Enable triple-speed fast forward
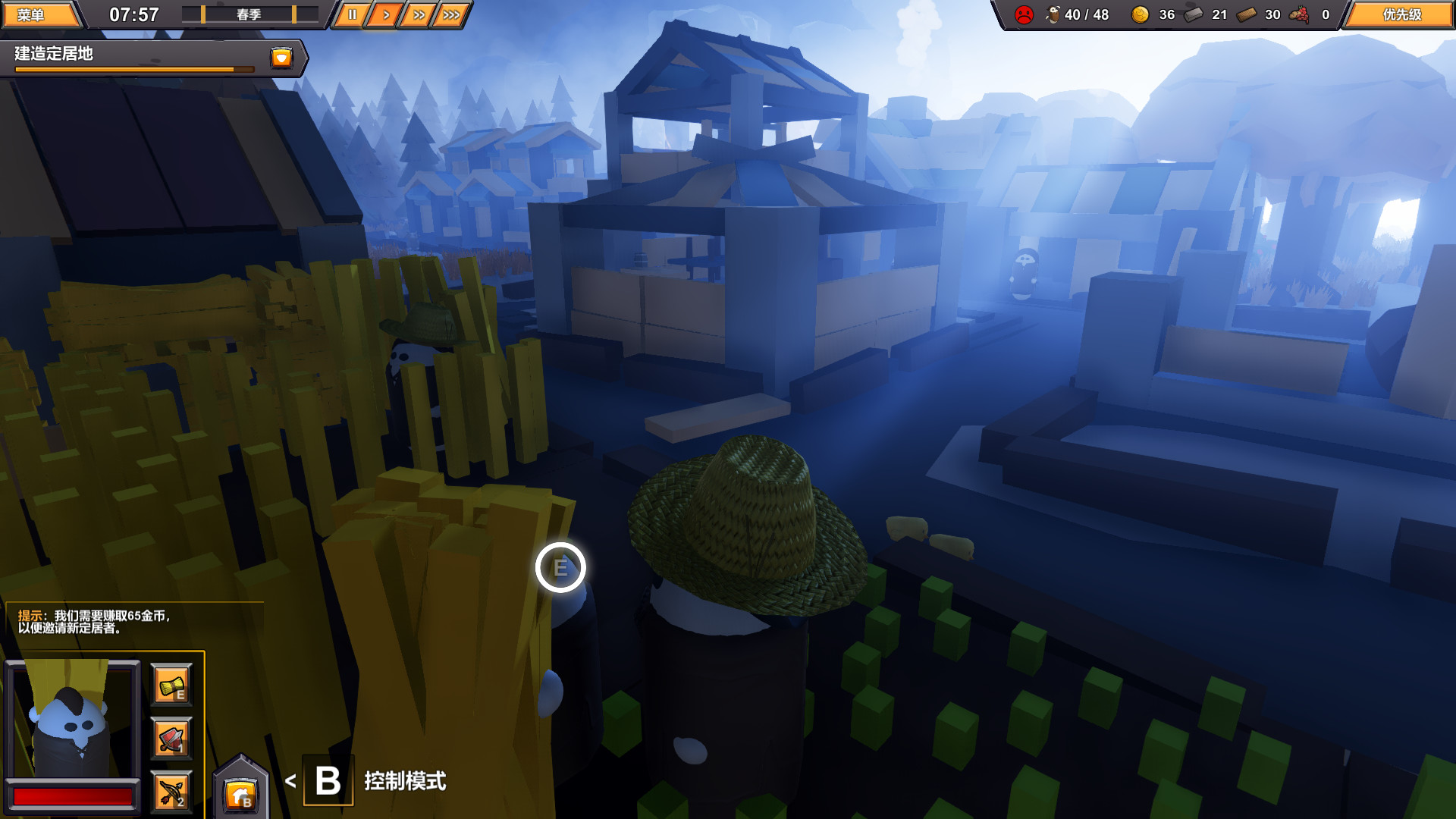Screen dimensions: 1456x819 pos(451,13)
